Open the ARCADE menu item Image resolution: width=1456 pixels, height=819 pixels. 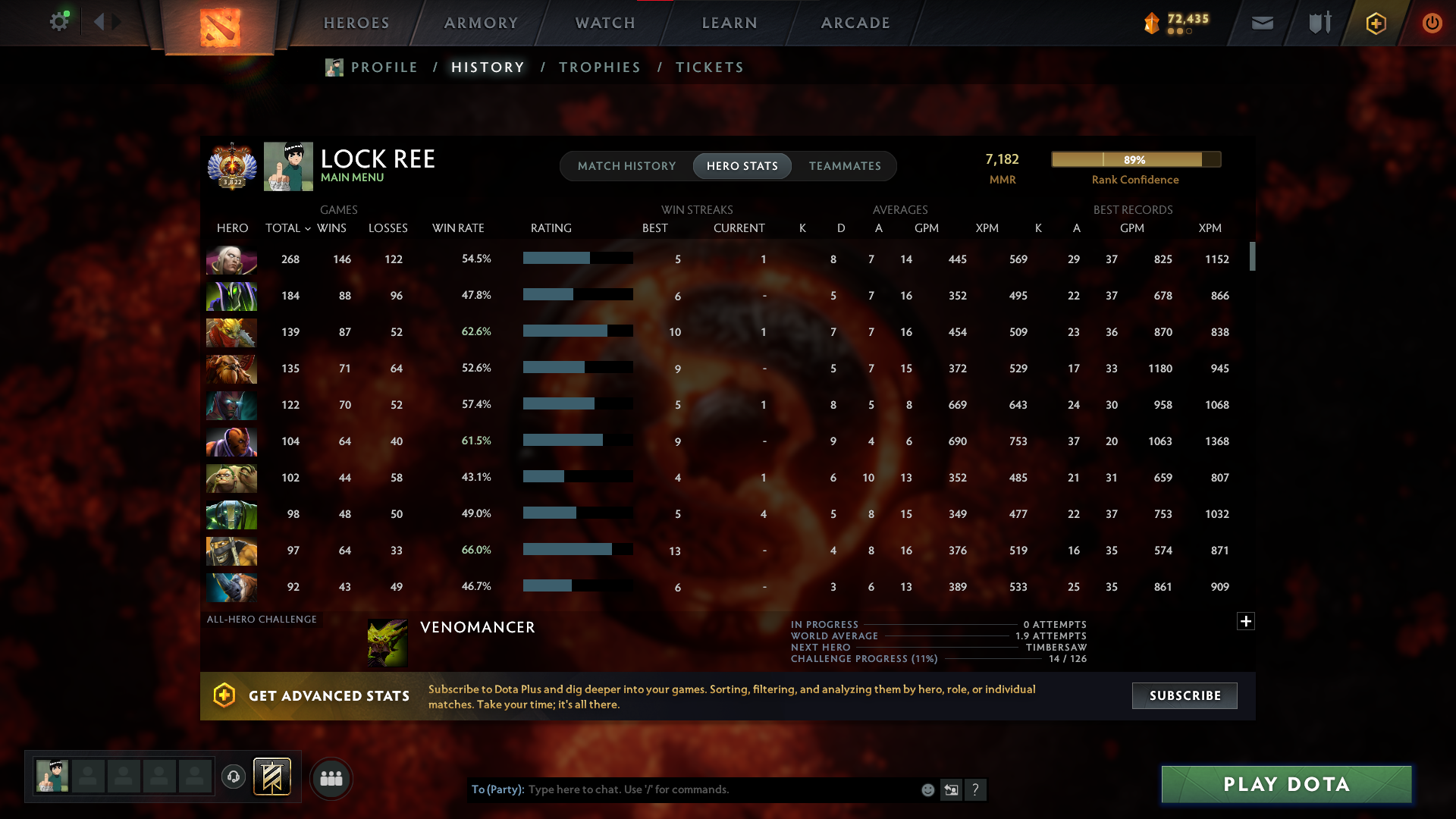point(855,23)
